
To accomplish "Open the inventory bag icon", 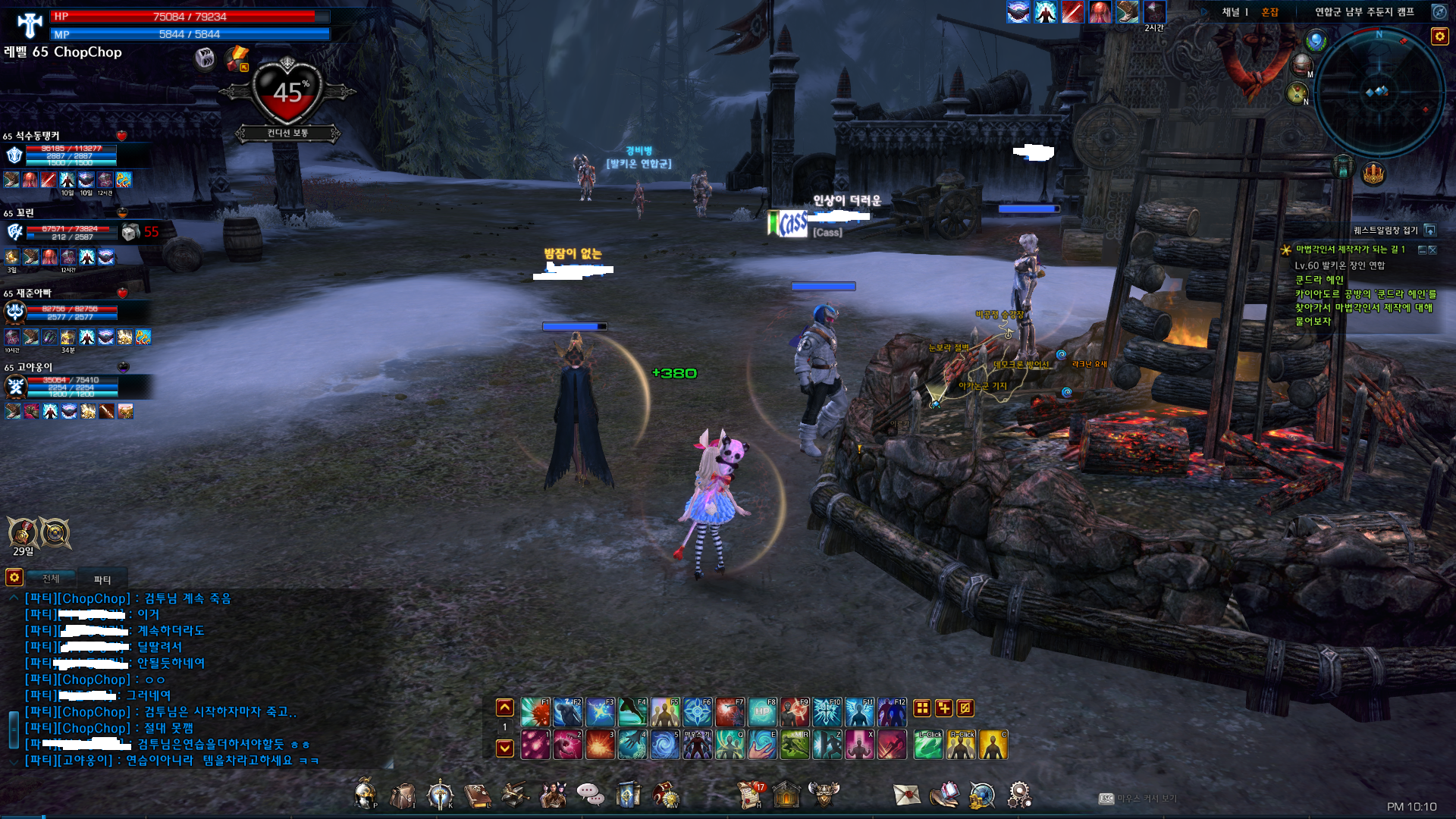I will click(x=403, y=795).
